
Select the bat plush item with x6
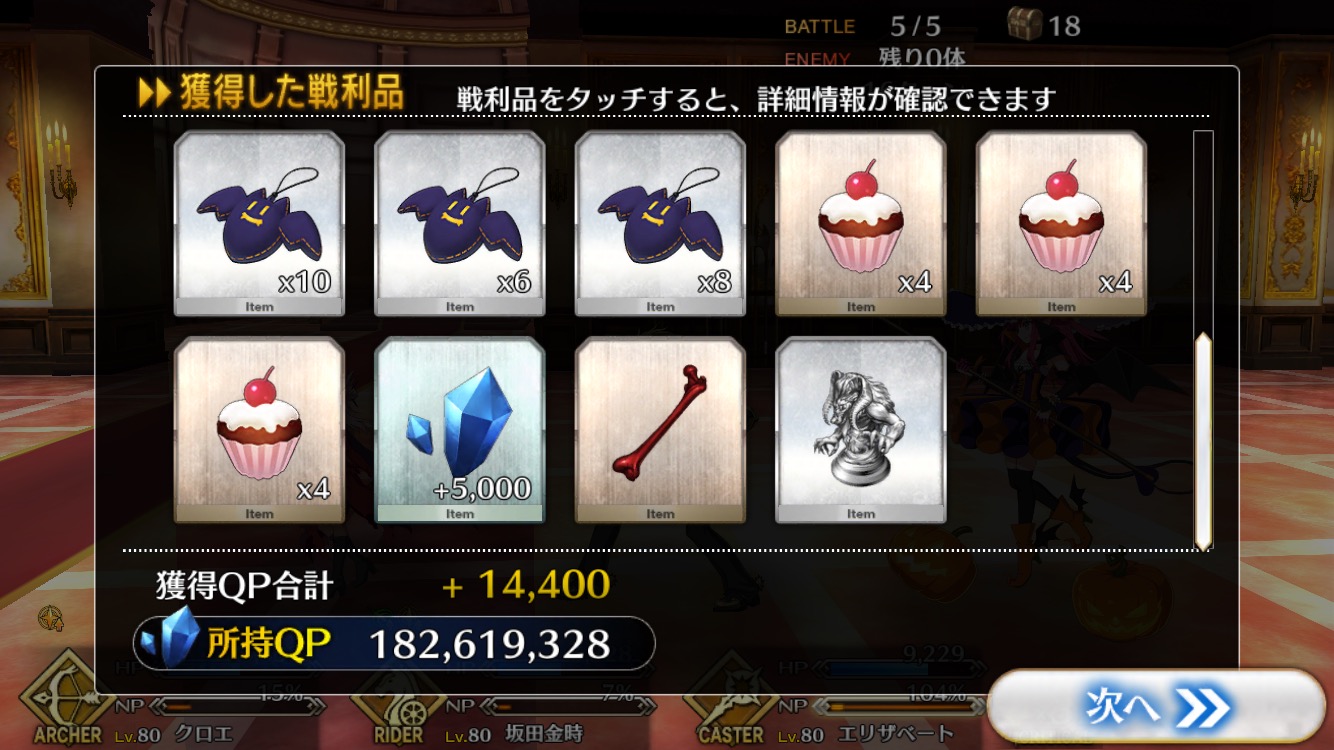460,223
